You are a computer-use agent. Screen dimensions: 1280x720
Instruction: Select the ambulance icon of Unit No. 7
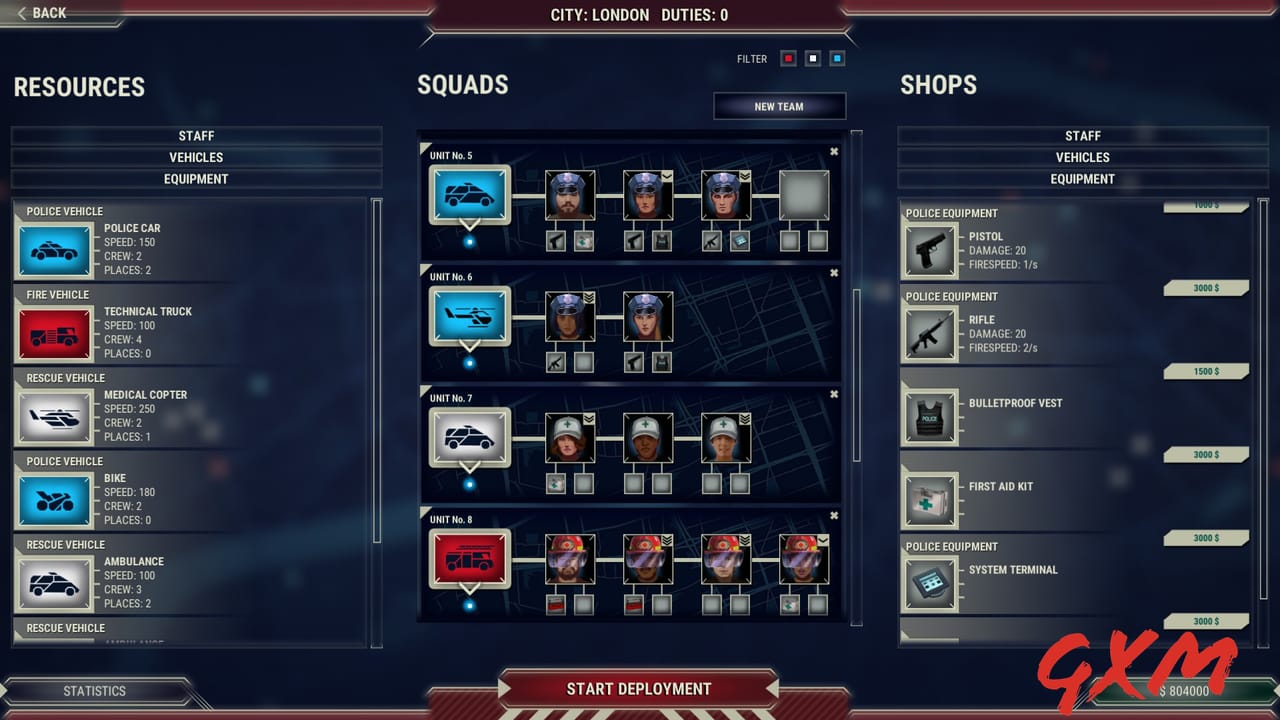470,437
